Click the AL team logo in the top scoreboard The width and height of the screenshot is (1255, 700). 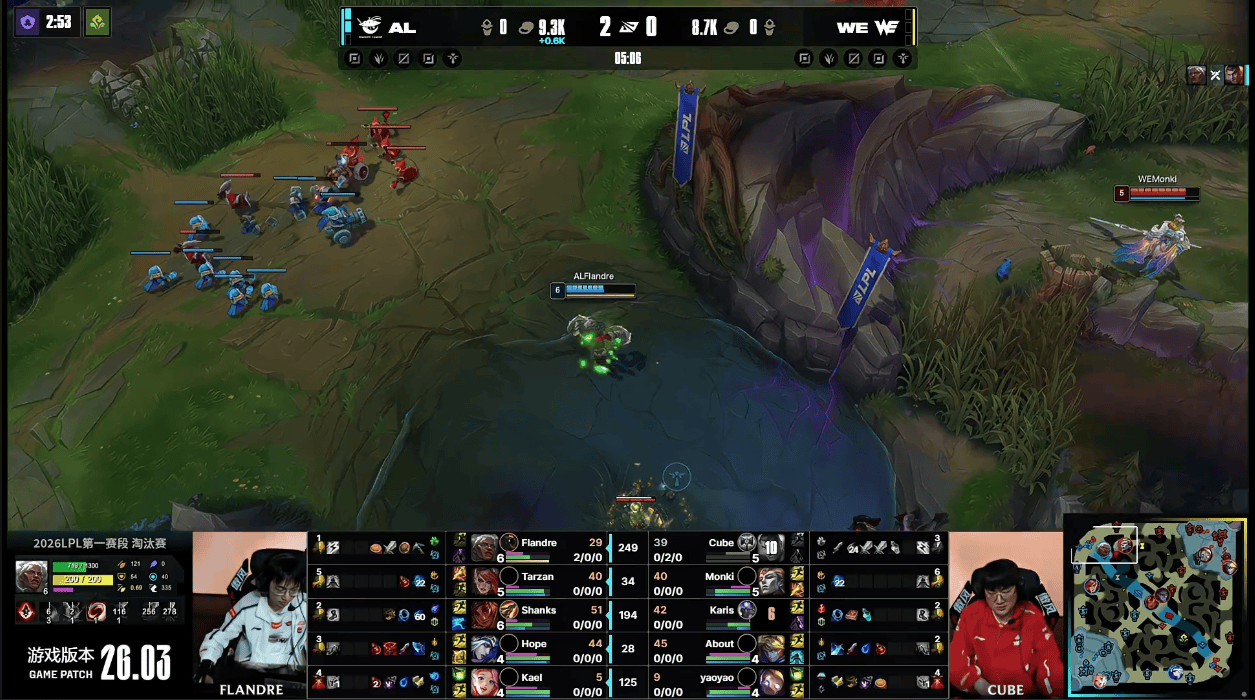pyautogui.click(x=371, y=27)
